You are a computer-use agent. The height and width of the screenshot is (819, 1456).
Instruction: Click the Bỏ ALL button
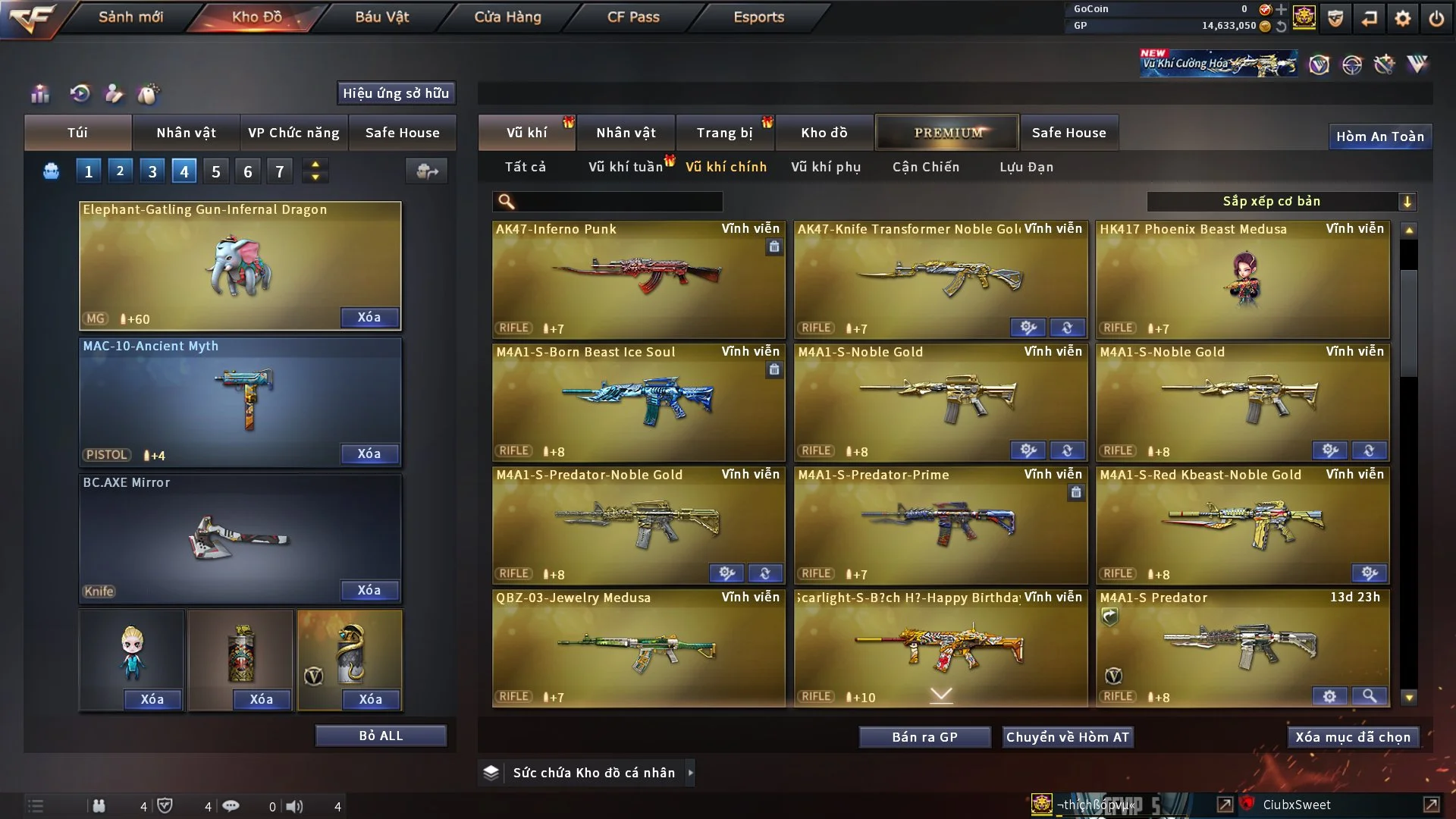(381, 736)
